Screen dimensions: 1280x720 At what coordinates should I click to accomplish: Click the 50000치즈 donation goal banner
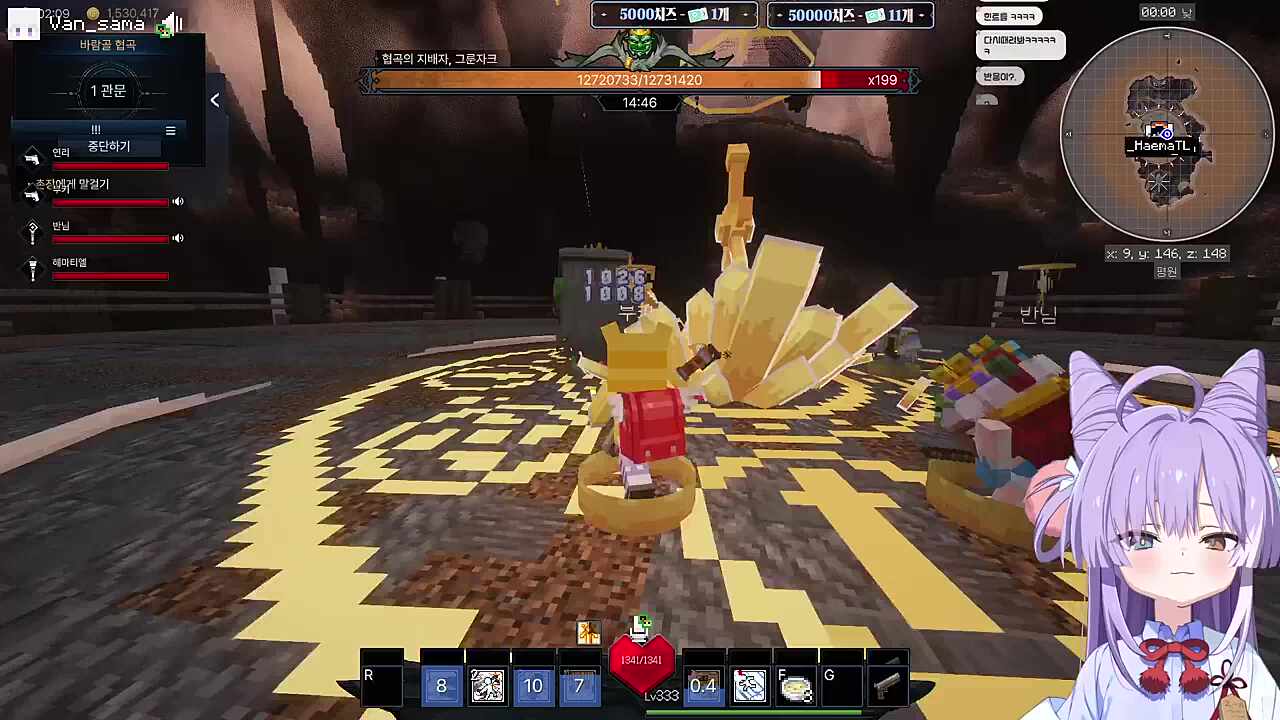(x=850, y=15)
